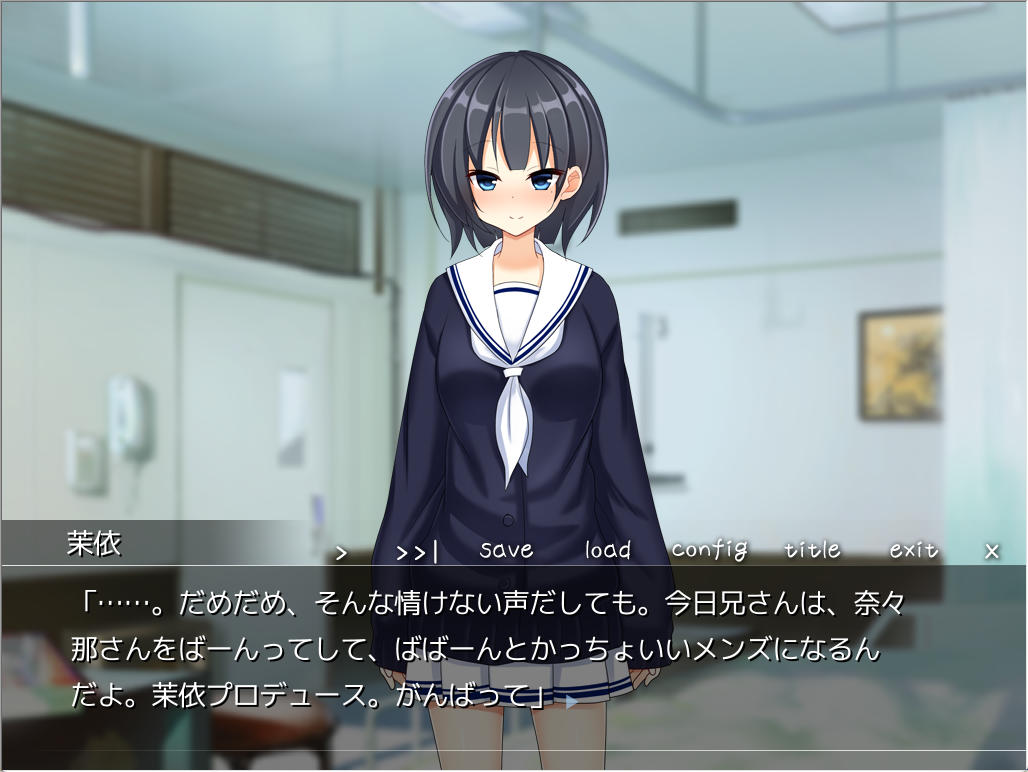The image size is (1028, 772).
Task: Open the load menu
Action: tap(608, 550)
